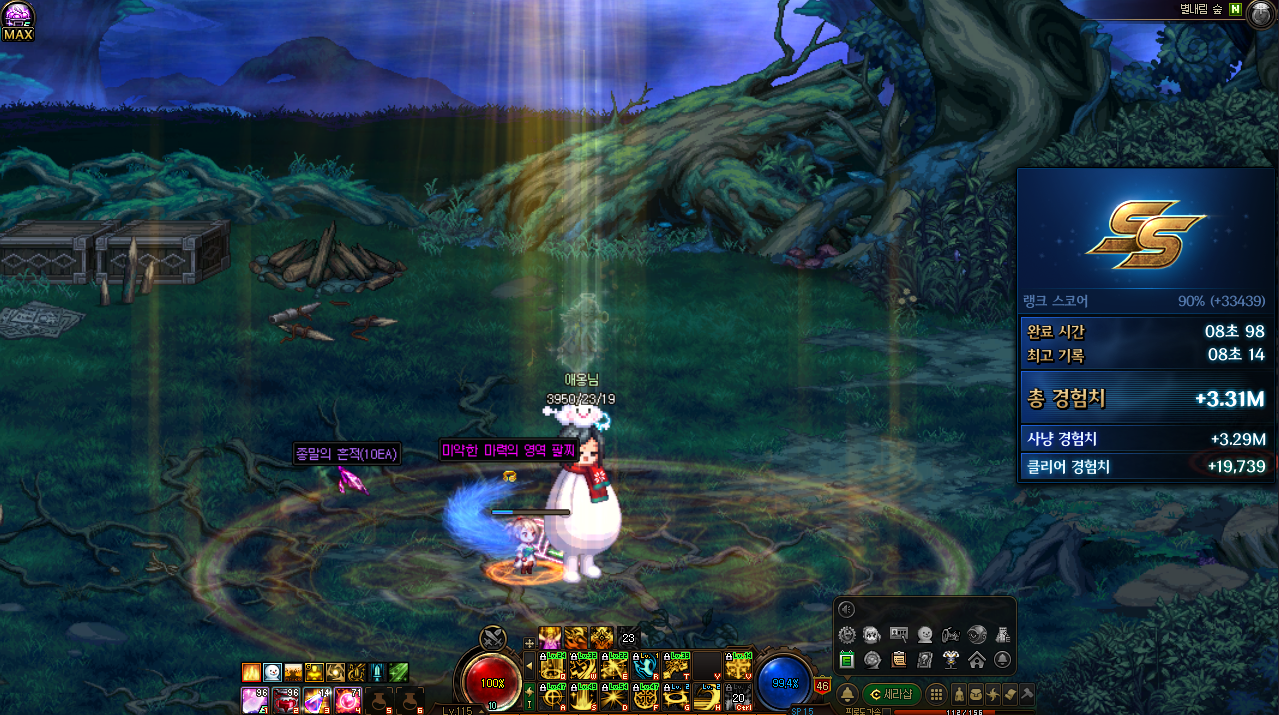Mute sound with the speaker icon
Screen dimensions: 1279x715
[x=847, y=610]
